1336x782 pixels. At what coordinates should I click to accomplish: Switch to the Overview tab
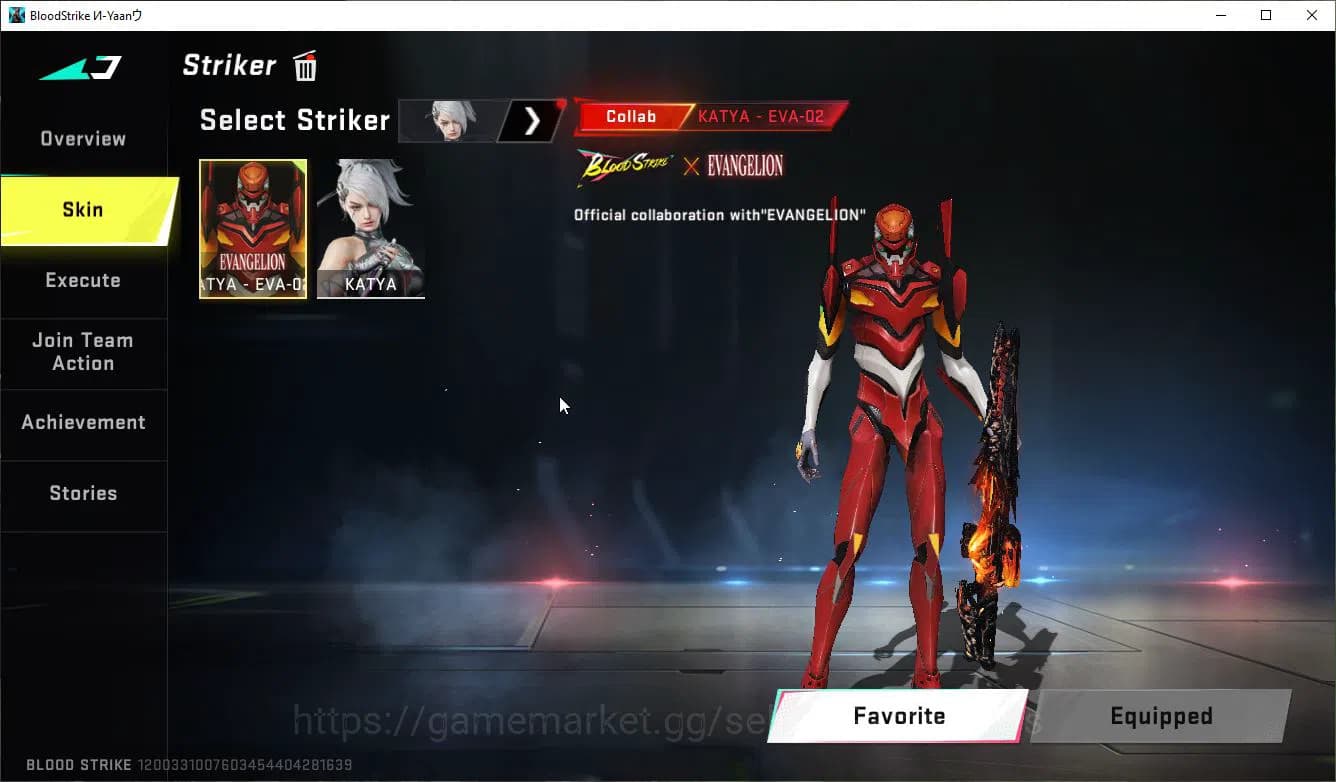(83, 138)
